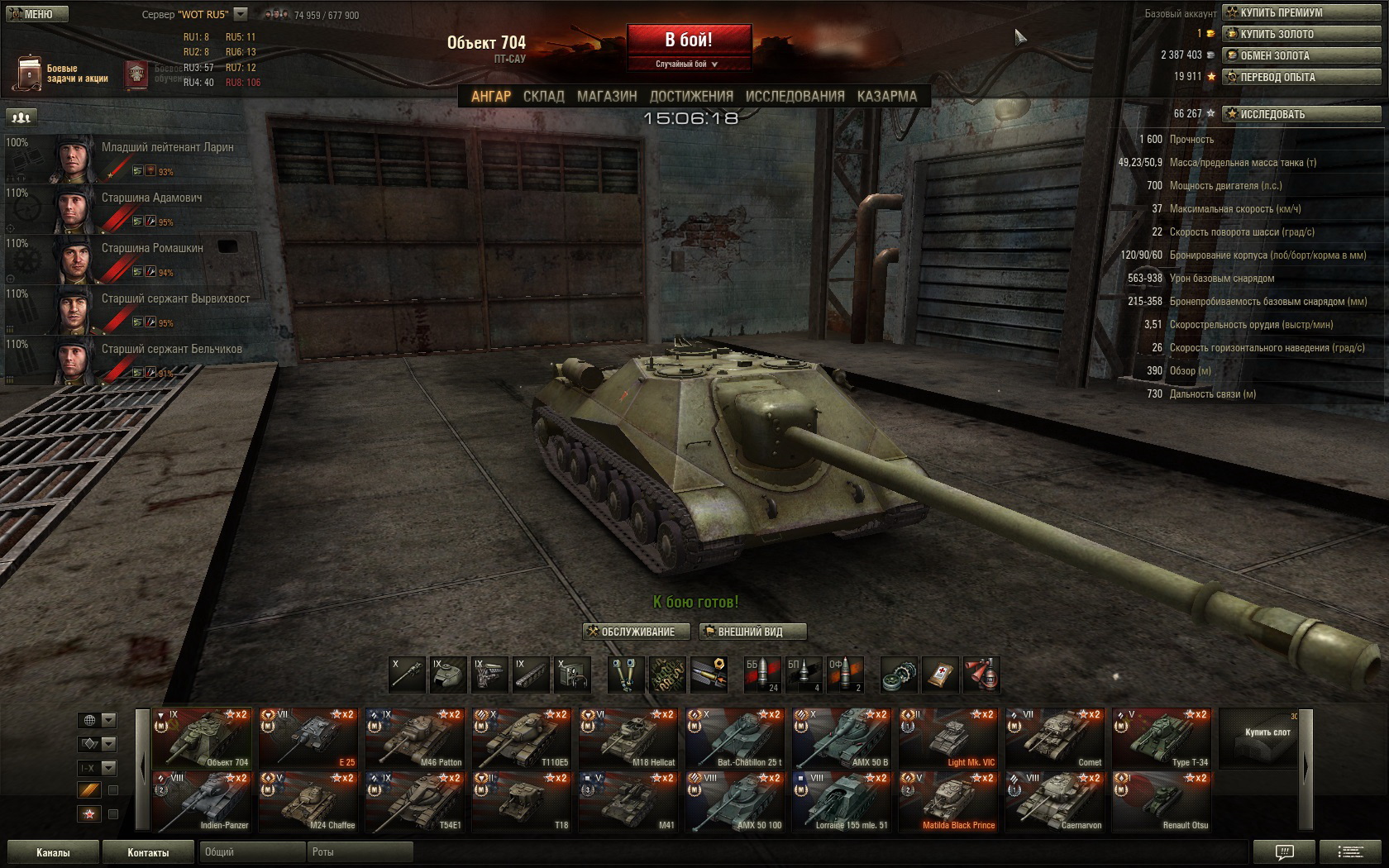Show the ДОСТИЖЕНИЯ tab
Viewport: 1389px width, 868px height.
tap(691, 96)
